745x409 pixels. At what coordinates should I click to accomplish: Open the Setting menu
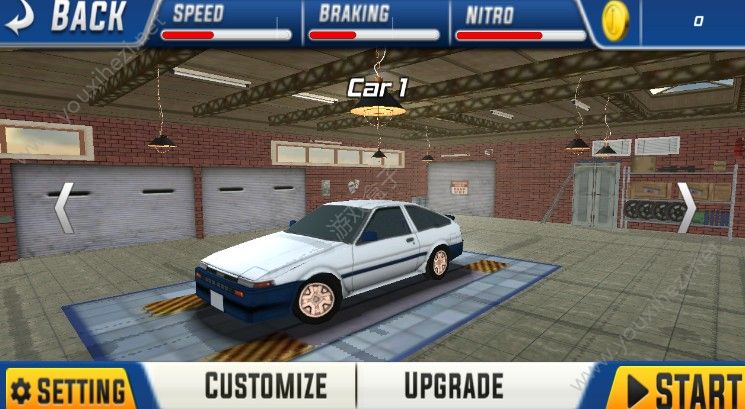pyautogui.click(x=70, y=388)
